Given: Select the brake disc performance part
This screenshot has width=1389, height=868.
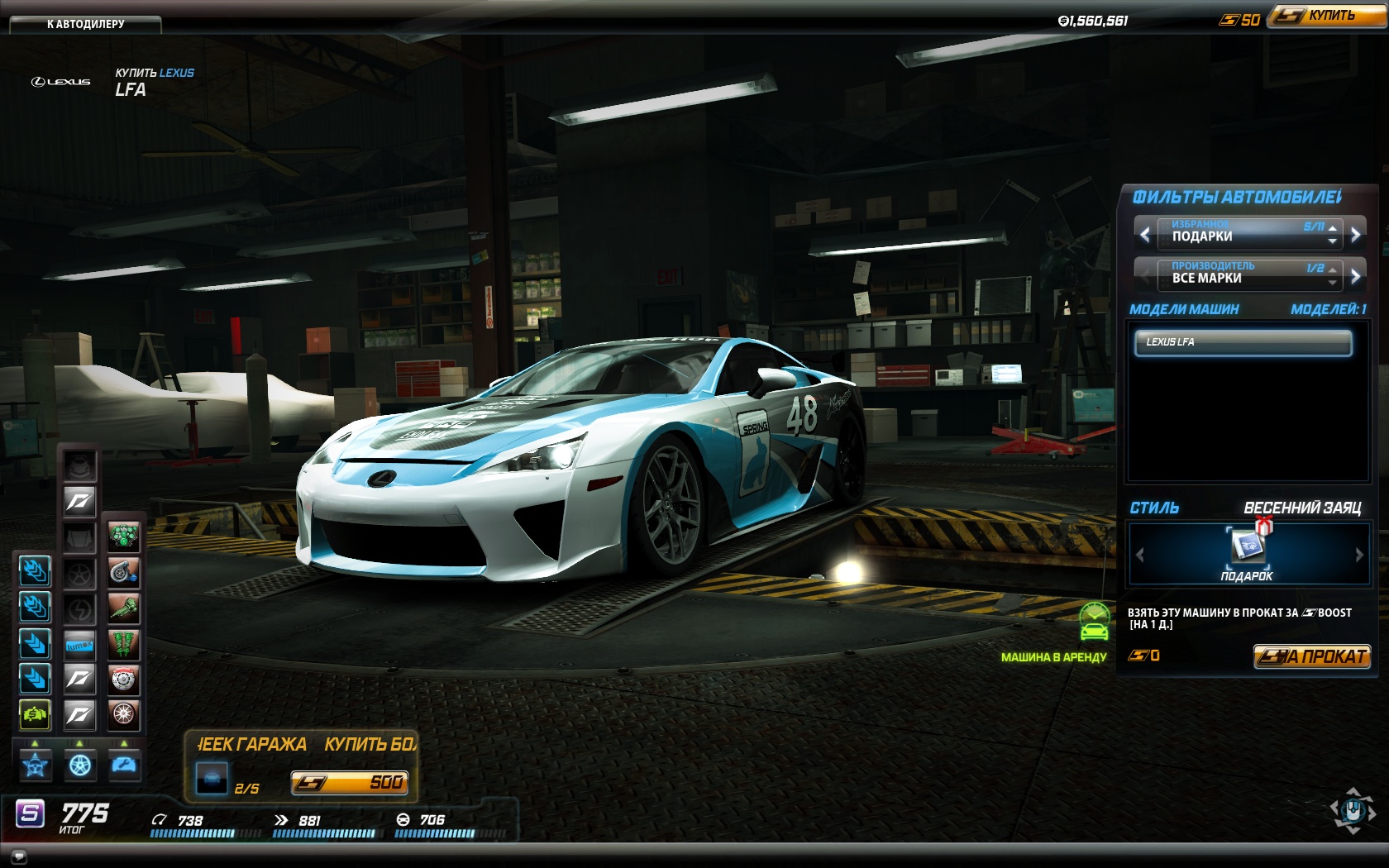Looking at the screenshot, I should point(124,680).
